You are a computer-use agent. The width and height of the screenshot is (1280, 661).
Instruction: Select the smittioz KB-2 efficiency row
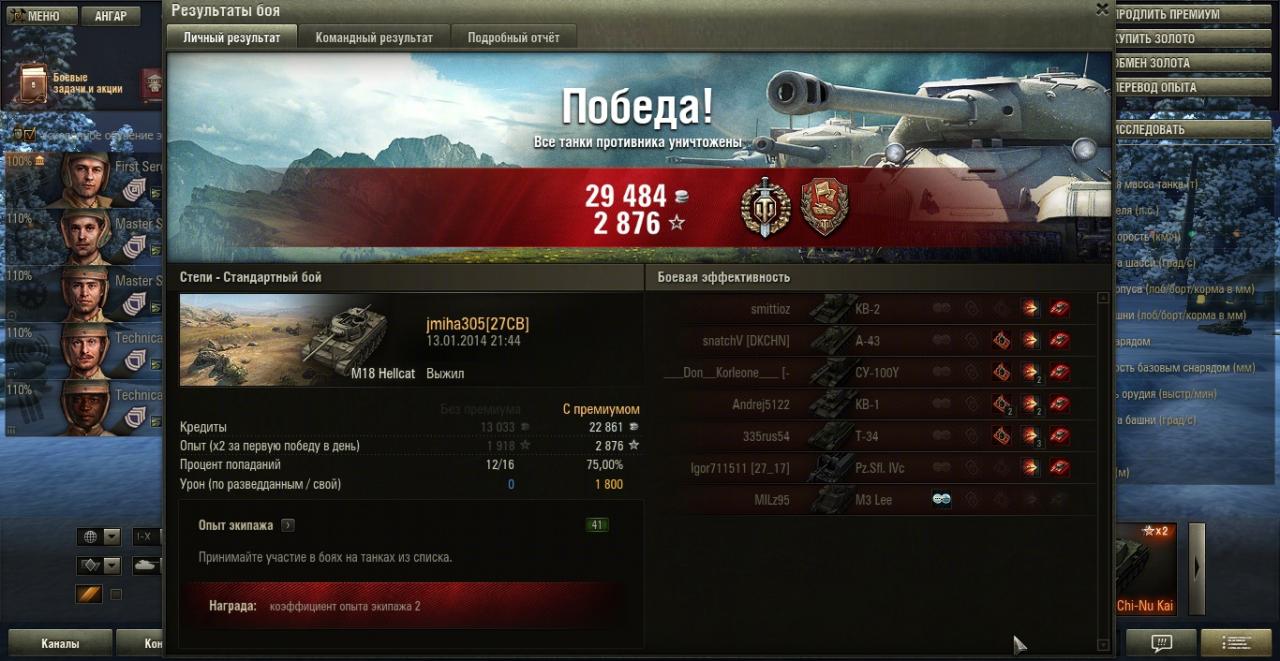(870, 309)
